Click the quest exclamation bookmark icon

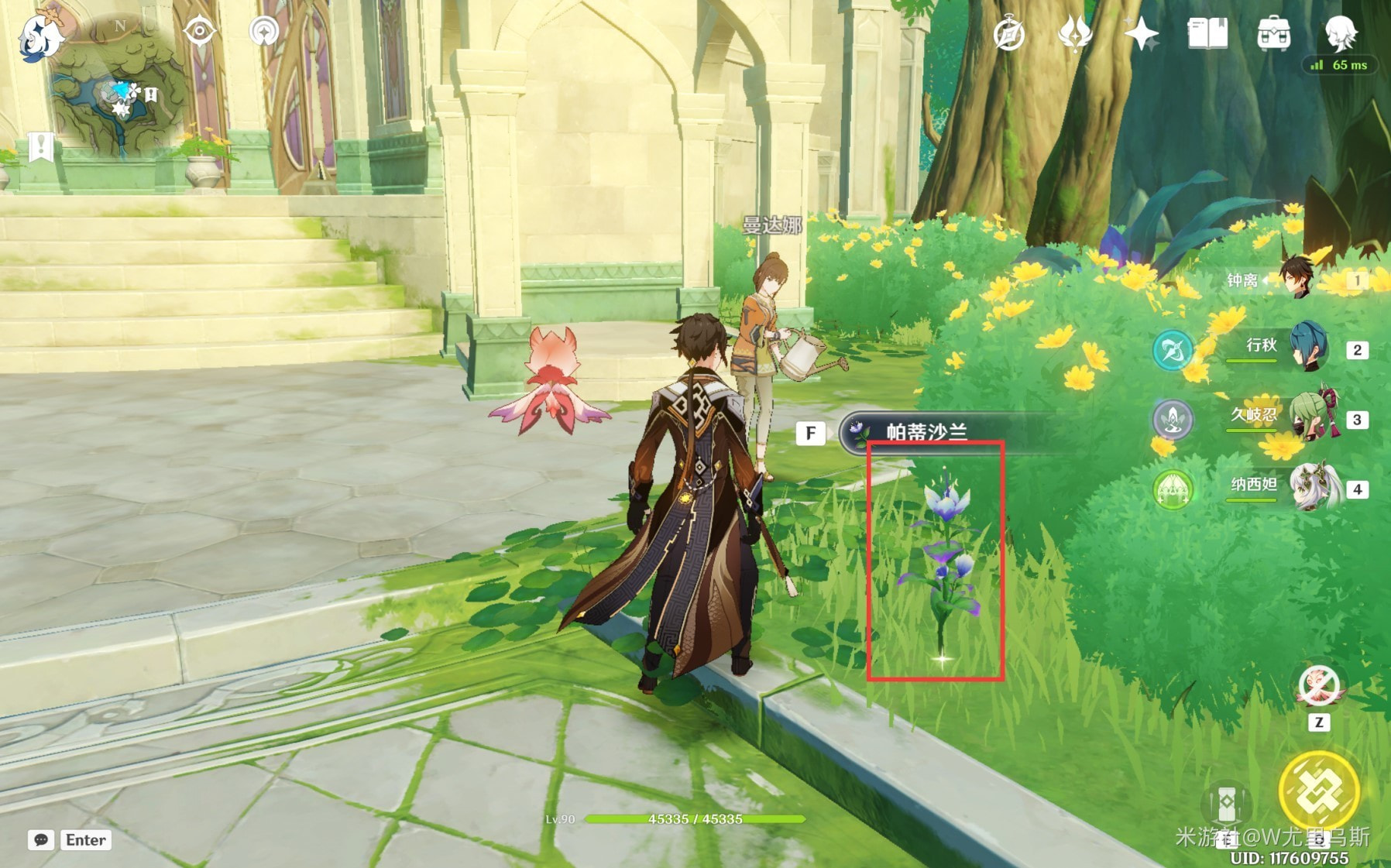click(x=40, y=146)
